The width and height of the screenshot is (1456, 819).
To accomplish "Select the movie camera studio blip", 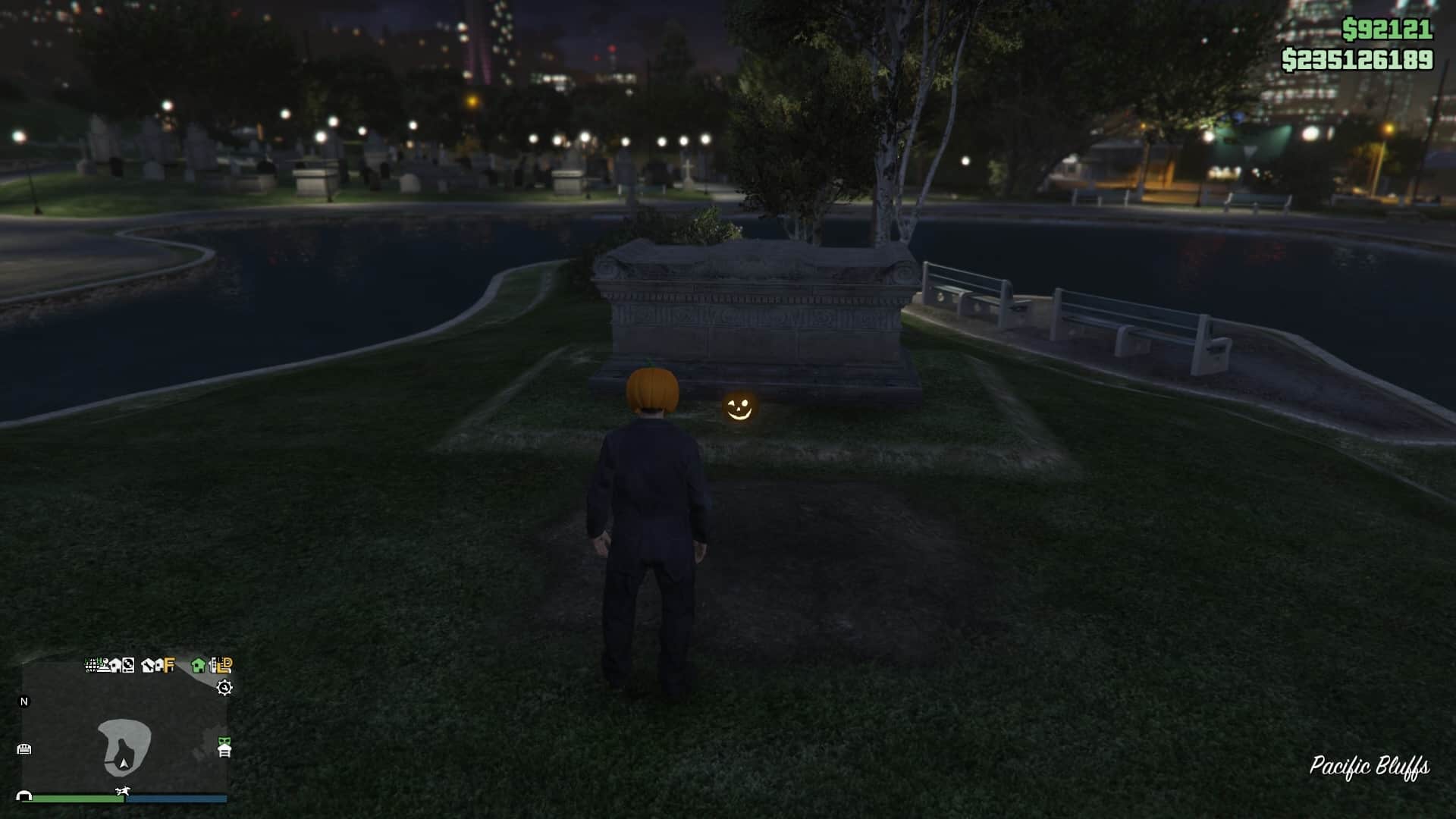I will [x=103, y=665].
